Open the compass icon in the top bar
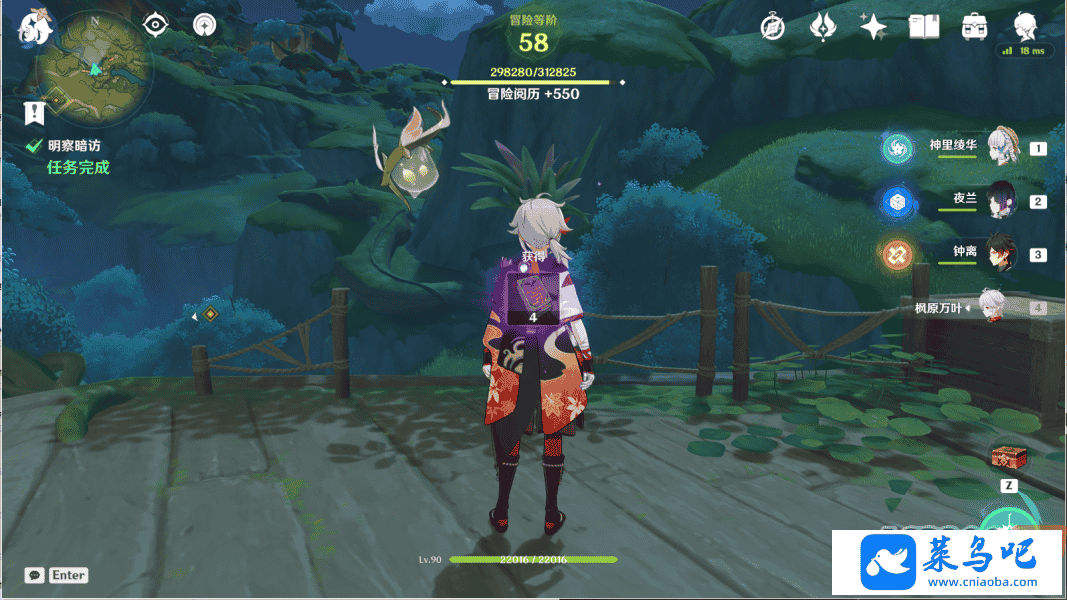The width and height of the screenshot is (1067, 600). [x=772, y=27]
